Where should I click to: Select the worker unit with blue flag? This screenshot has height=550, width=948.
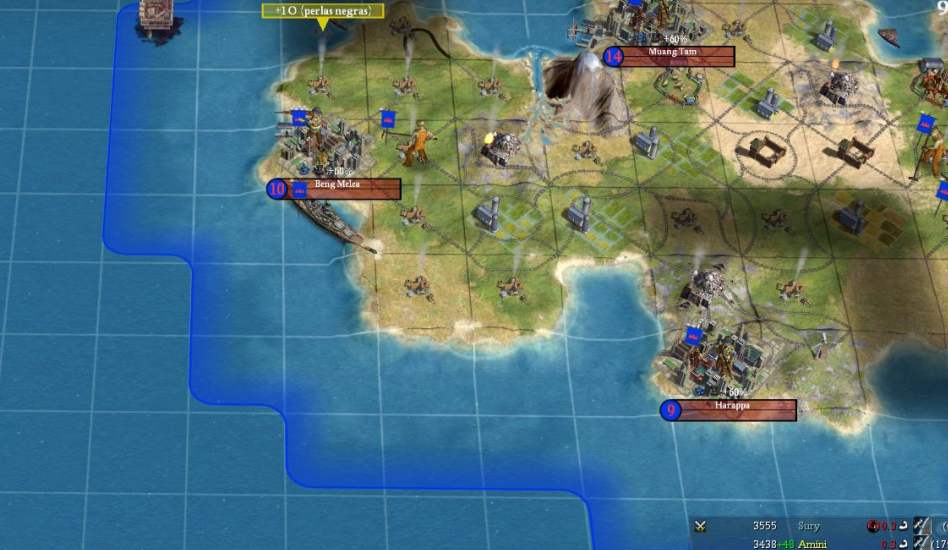419,143
